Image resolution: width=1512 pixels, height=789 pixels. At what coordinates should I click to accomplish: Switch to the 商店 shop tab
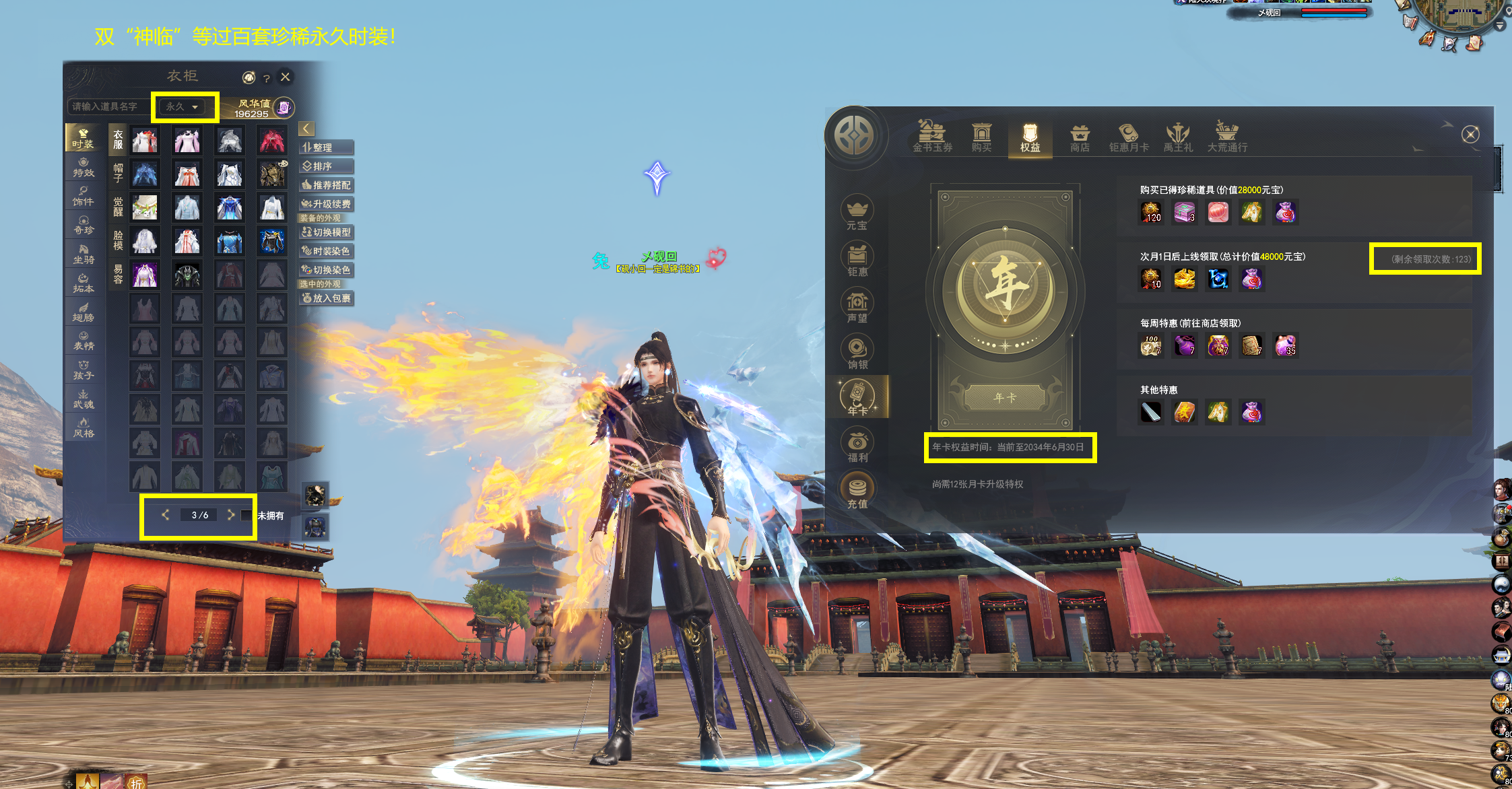(x=1080, y=137)
